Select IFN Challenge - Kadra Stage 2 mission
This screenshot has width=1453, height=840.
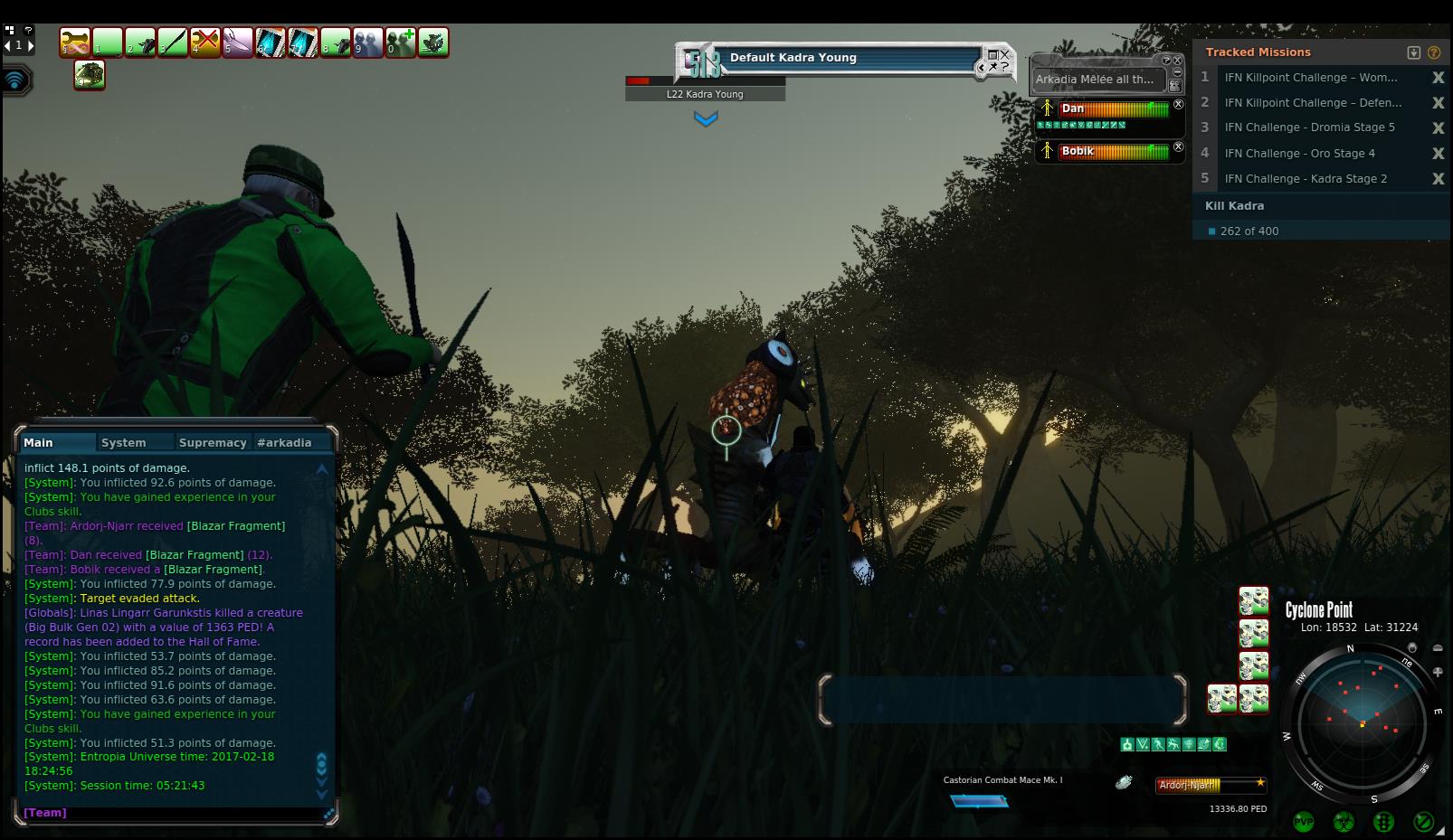pos(1306,179)
